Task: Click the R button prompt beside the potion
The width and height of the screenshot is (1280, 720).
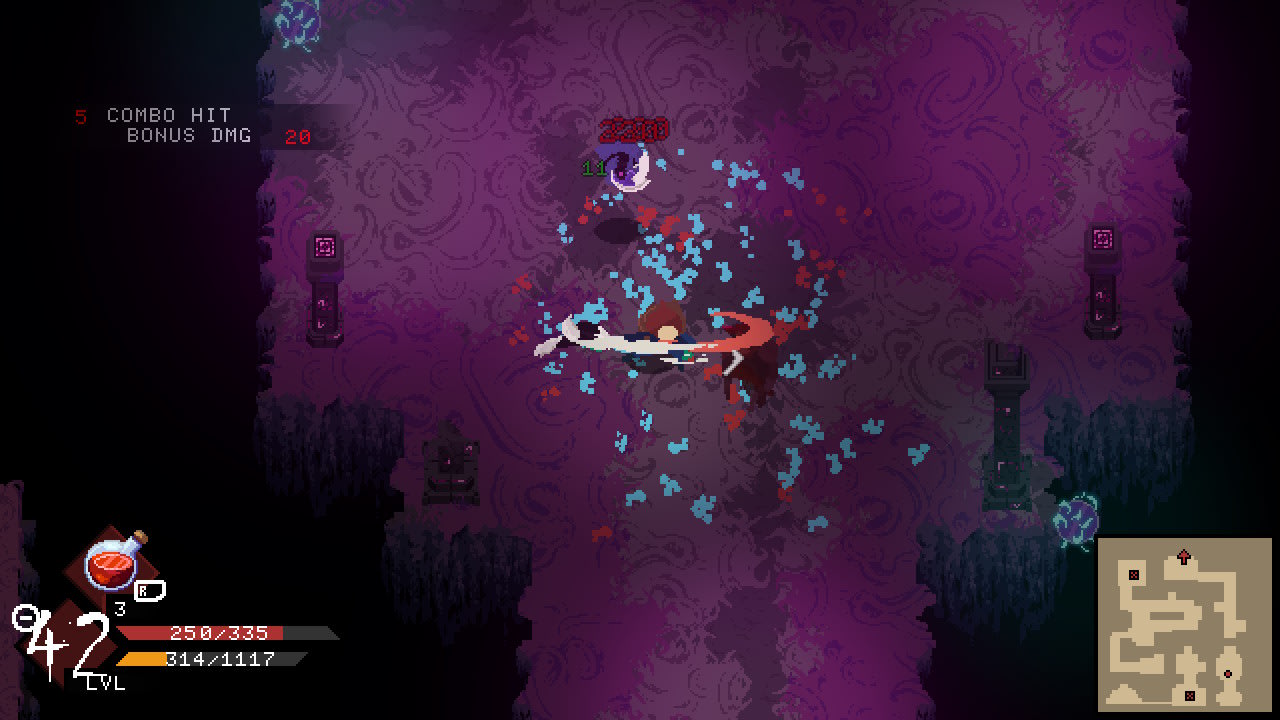Action: point(149,592)
